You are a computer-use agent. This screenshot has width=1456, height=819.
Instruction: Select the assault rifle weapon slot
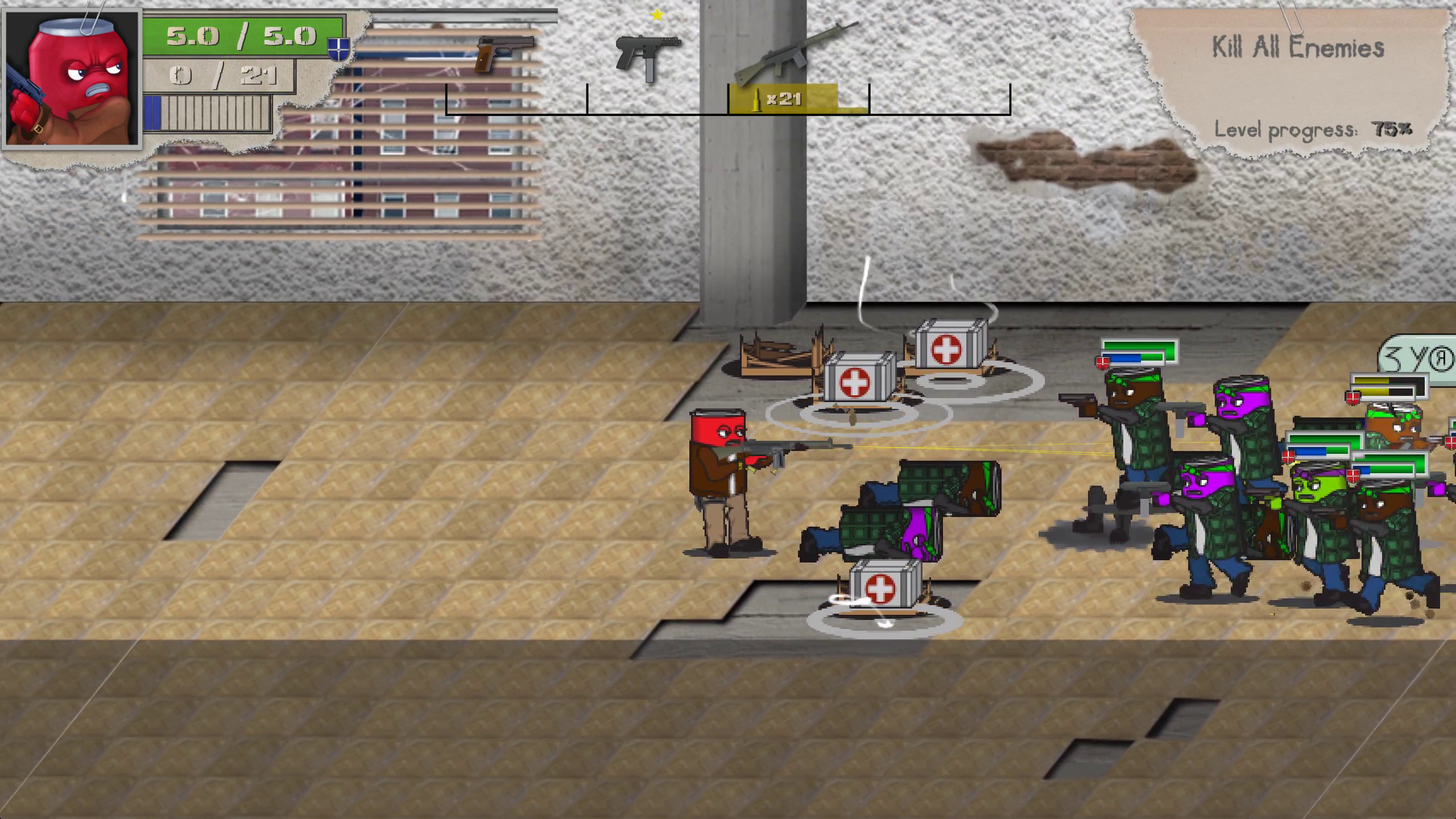796,54
